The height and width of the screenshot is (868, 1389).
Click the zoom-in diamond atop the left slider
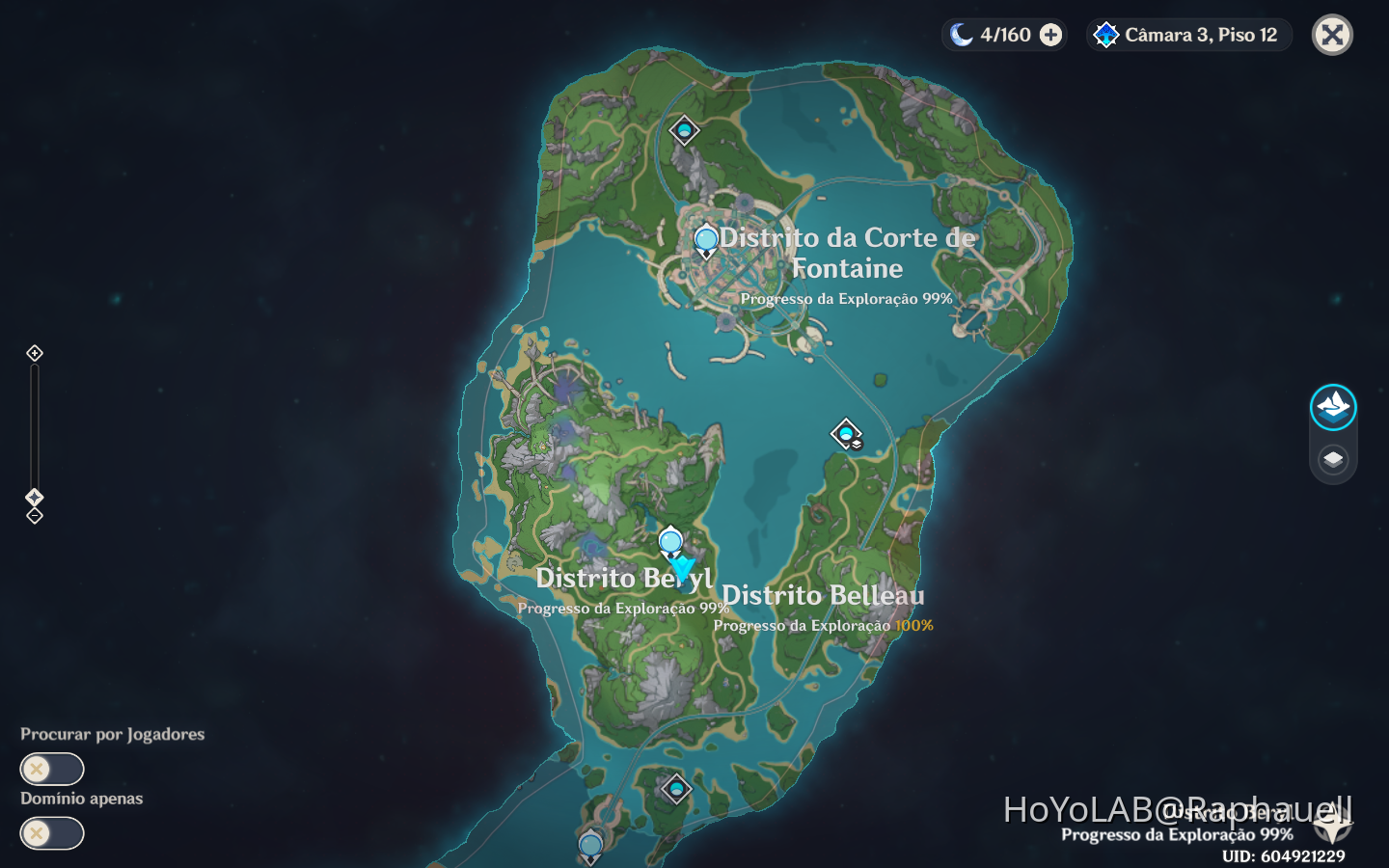[34, 353]
